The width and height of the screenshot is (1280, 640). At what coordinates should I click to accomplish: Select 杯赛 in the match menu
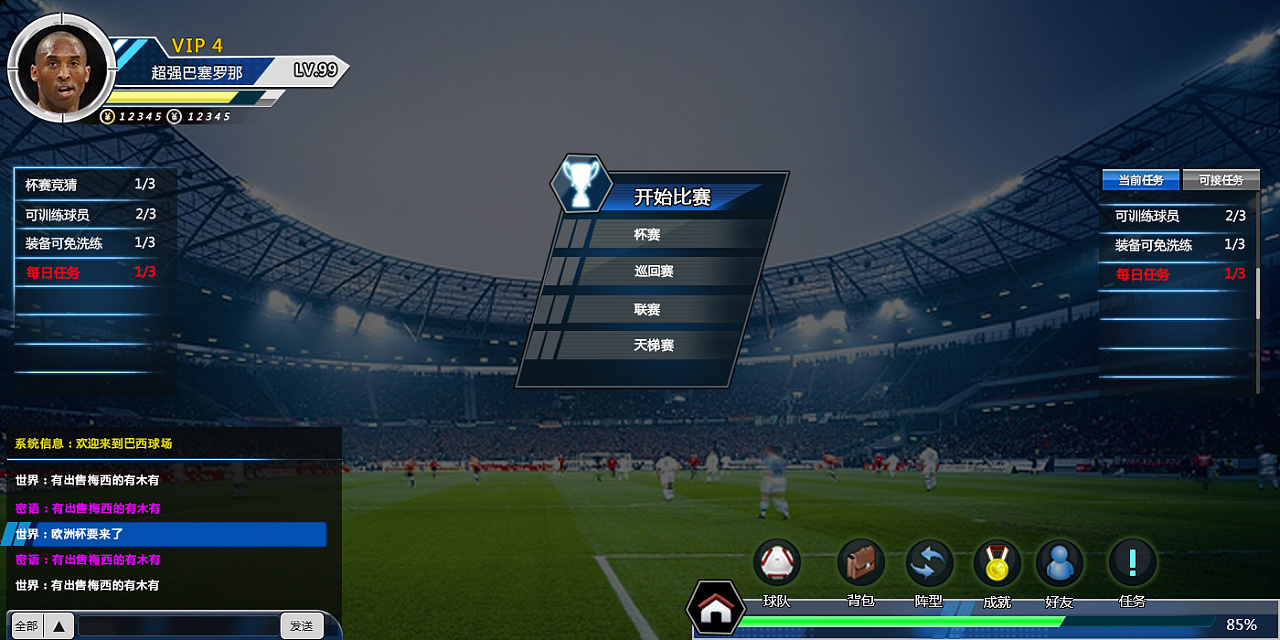point(647,235)
